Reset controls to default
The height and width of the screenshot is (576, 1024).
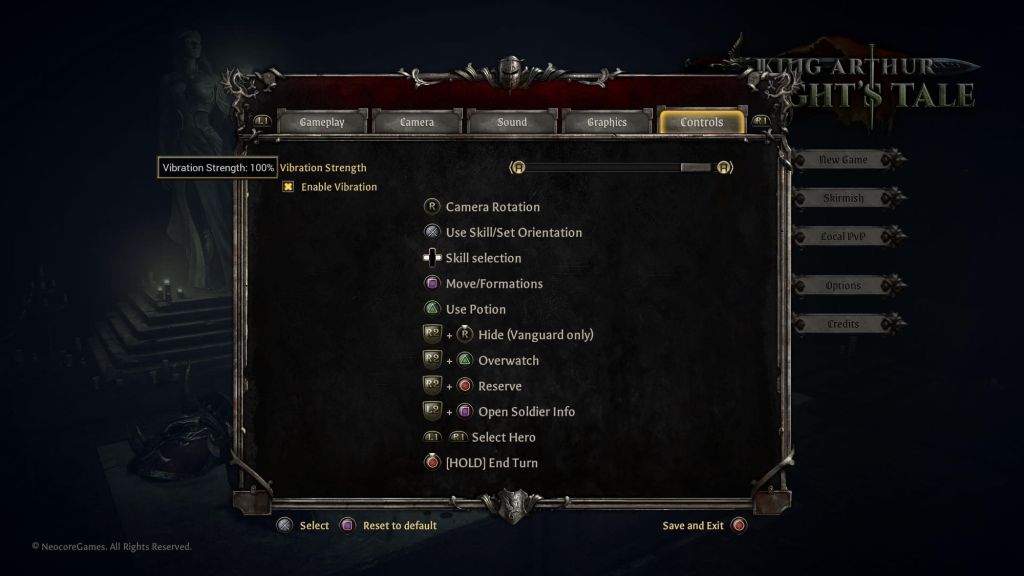pos(388,525)
